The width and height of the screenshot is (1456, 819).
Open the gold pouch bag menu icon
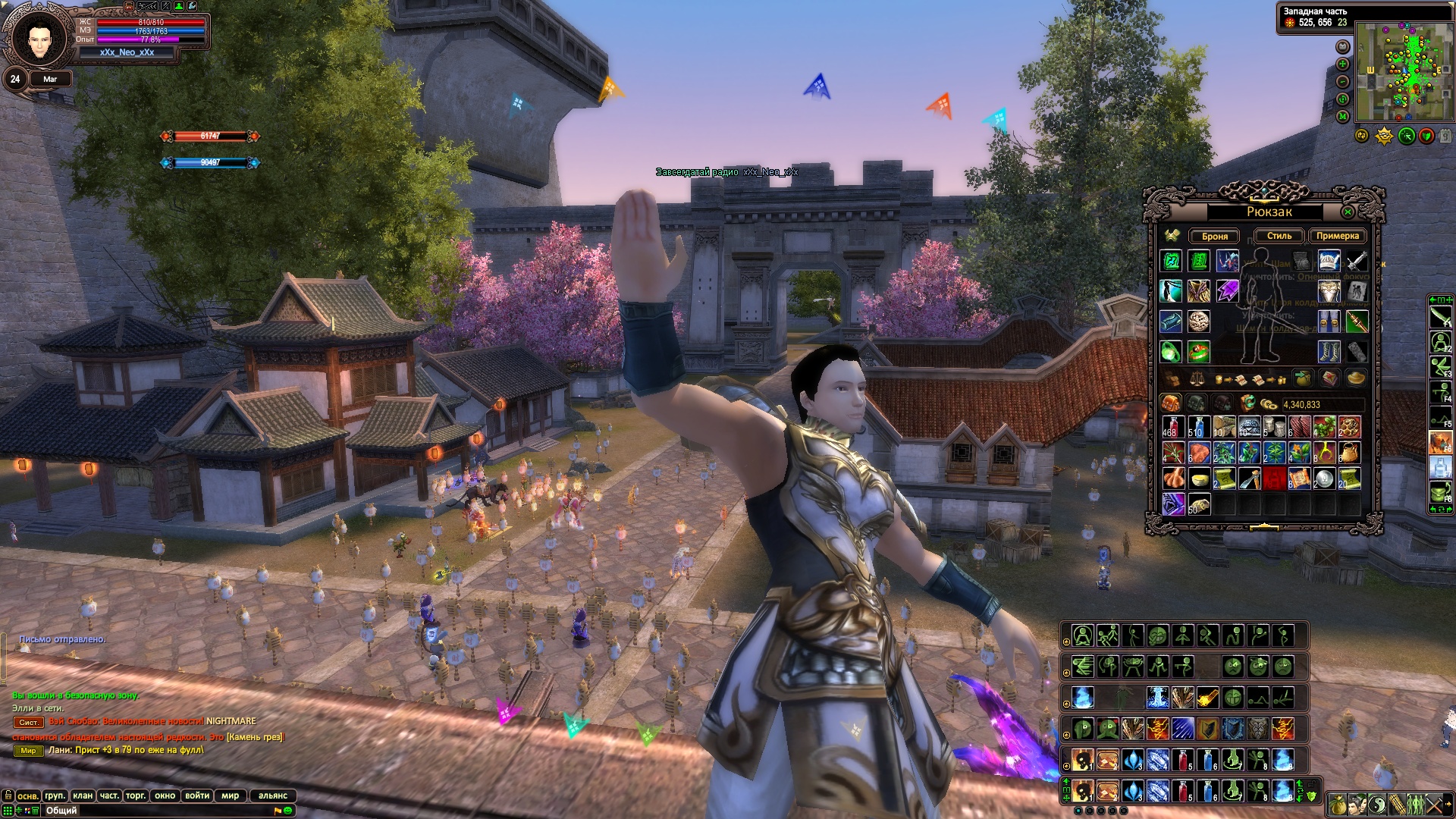[x=1338, y=804]
